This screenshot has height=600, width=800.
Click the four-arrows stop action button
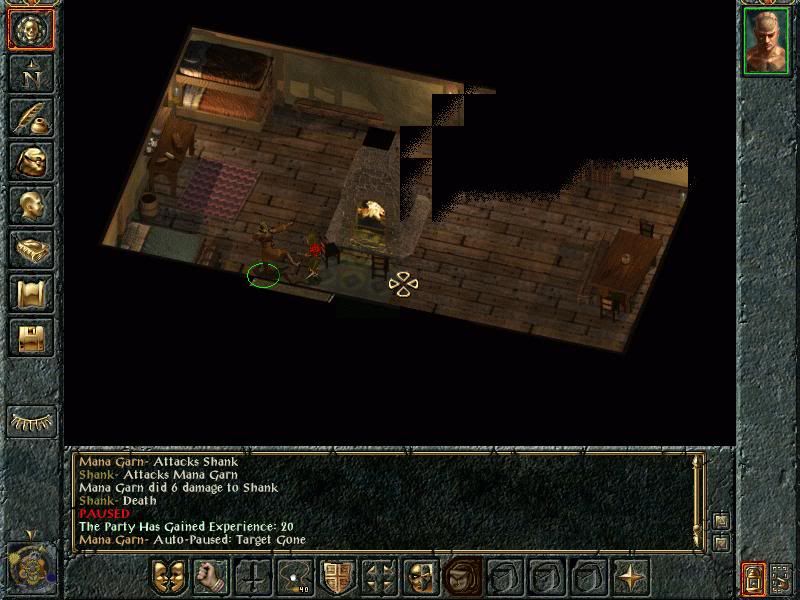[x=380, y=577]
